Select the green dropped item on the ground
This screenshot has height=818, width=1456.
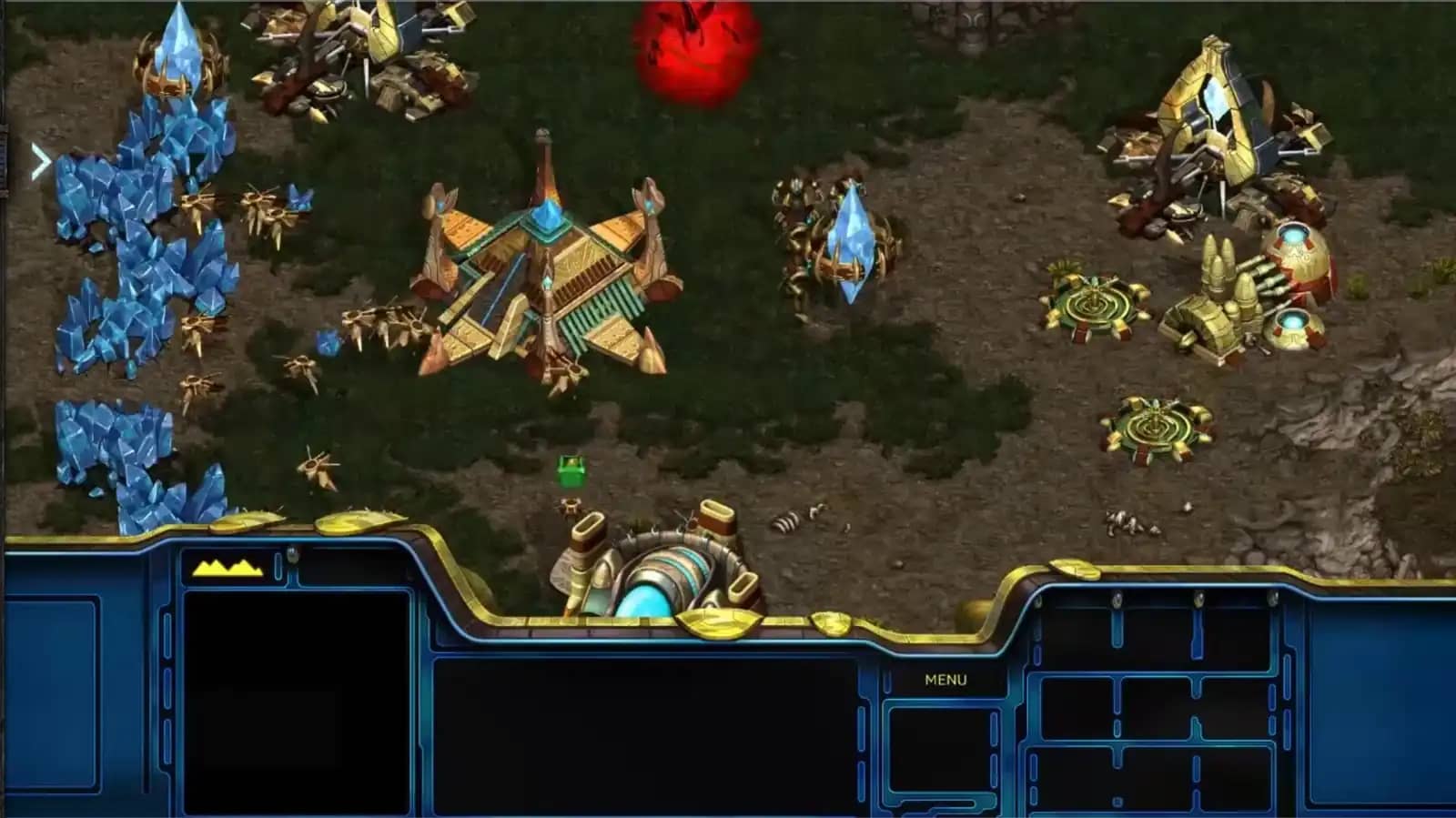pyautogui.click(x=570, y=471)
